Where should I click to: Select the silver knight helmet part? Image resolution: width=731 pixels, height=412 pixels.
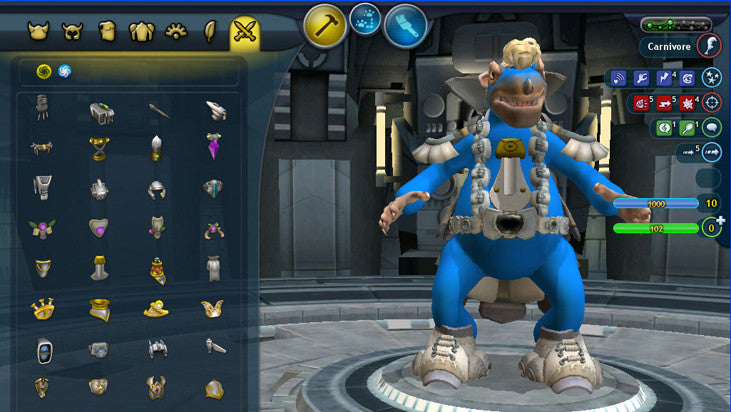pyautogui.click(x=156, y=188)
